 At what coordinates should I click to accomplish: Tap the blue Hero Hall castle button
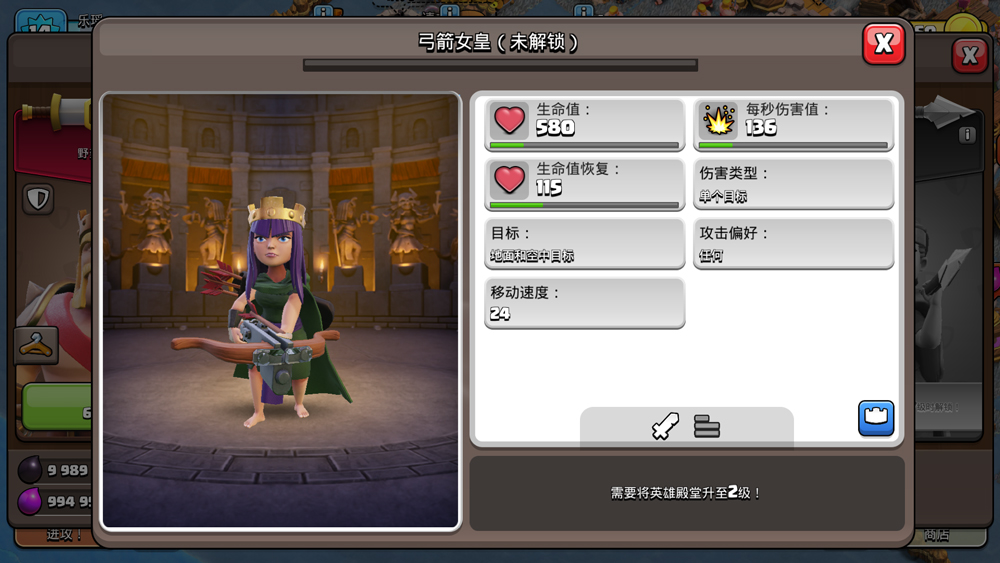click(876, 419)
